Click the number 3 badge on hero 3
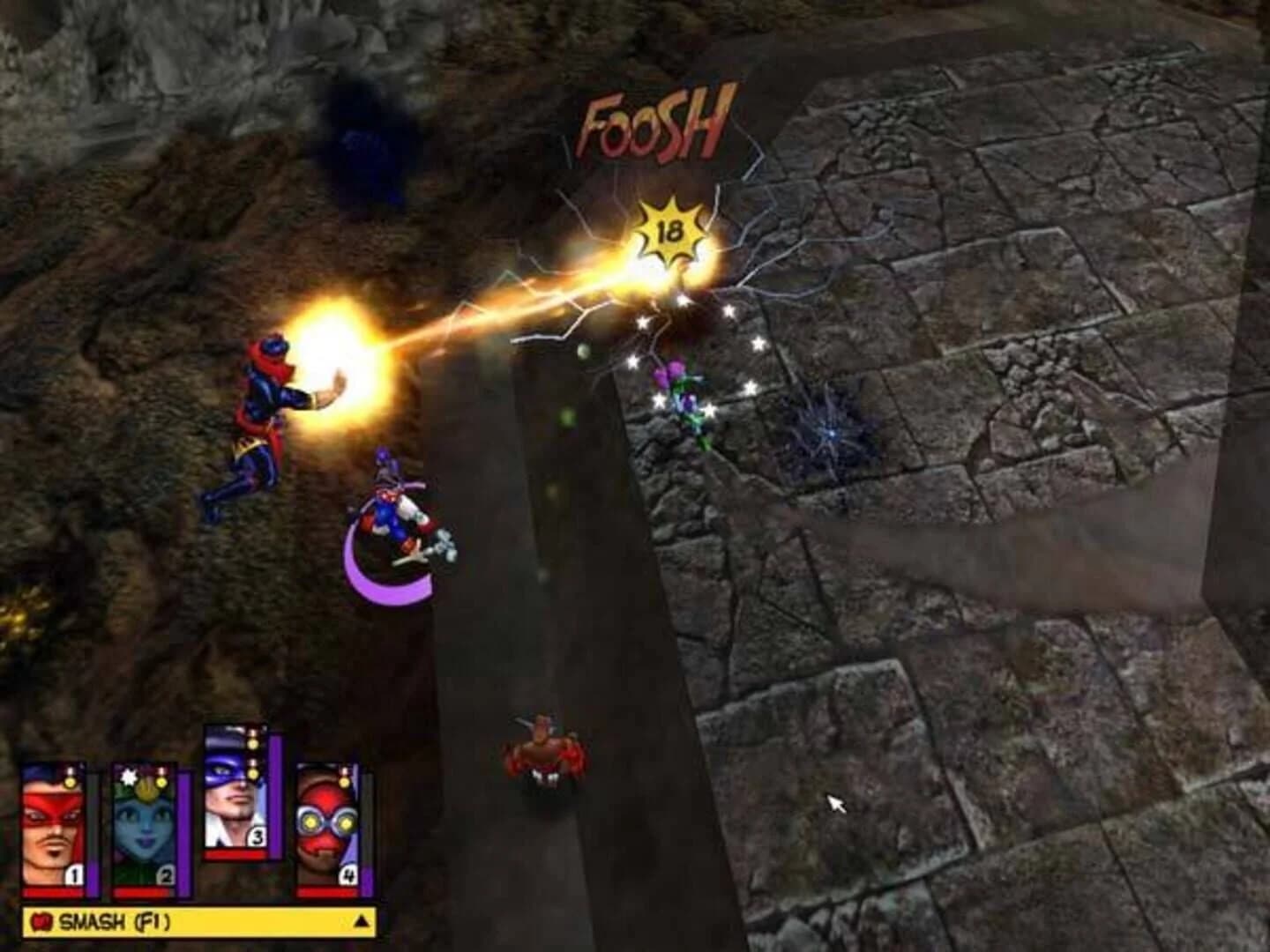Image resolution: width=1270 pixels, height=952 pixels. [x=256, y=837]
